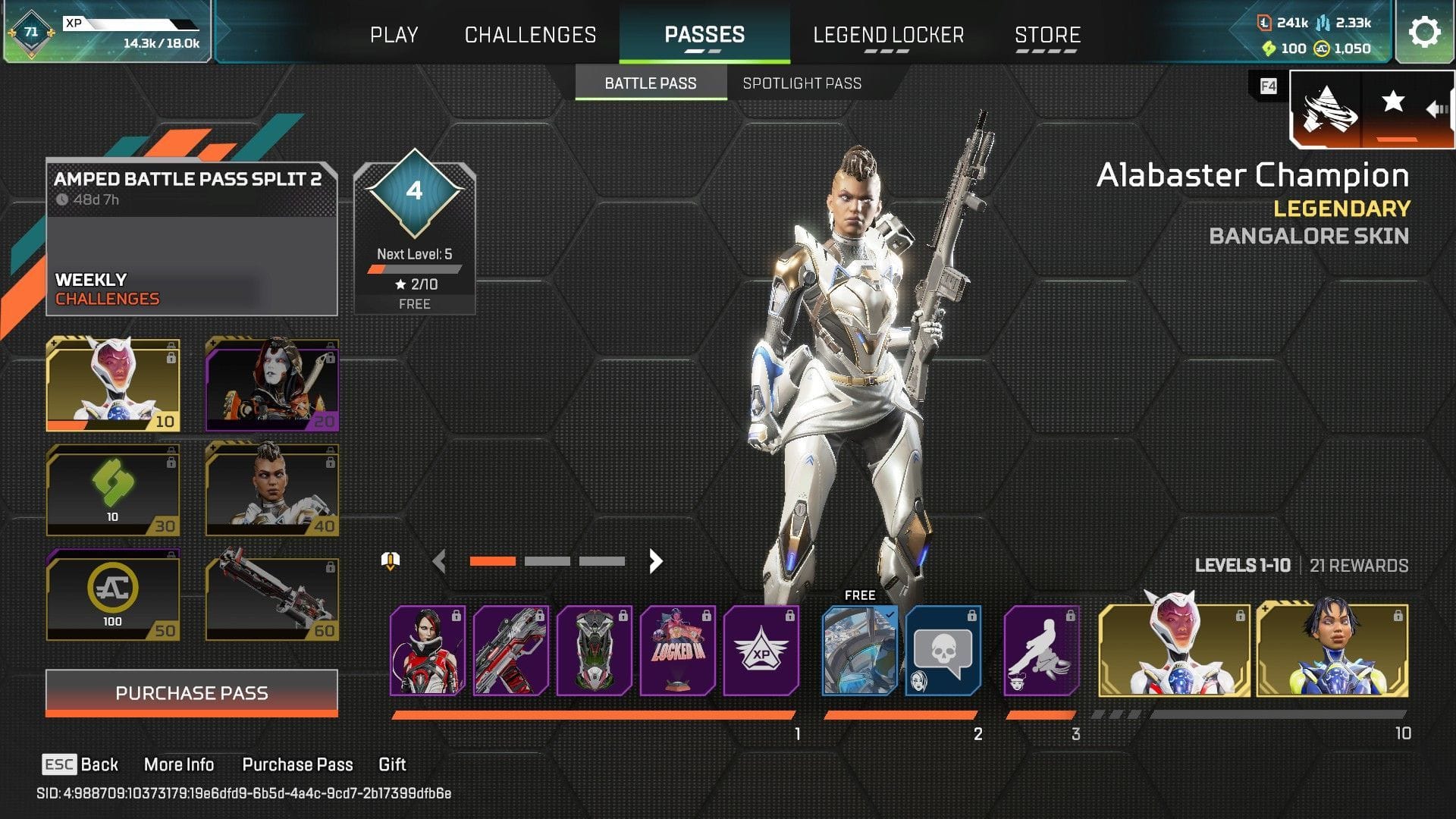This screenshot has height=819, width=1456.
Task: Open the Legend Locker screen
Action: (889, 35)
